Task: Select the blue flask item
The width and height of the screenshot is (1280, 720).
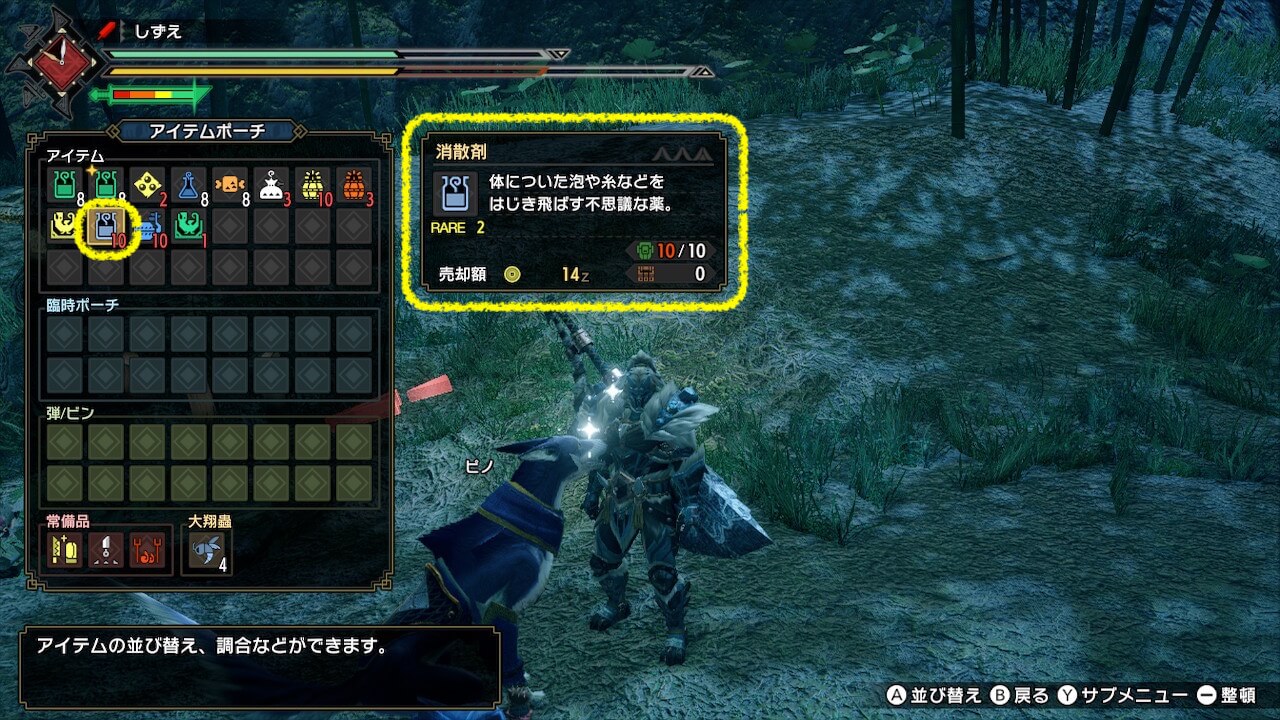Action: (x=188, y=185)
